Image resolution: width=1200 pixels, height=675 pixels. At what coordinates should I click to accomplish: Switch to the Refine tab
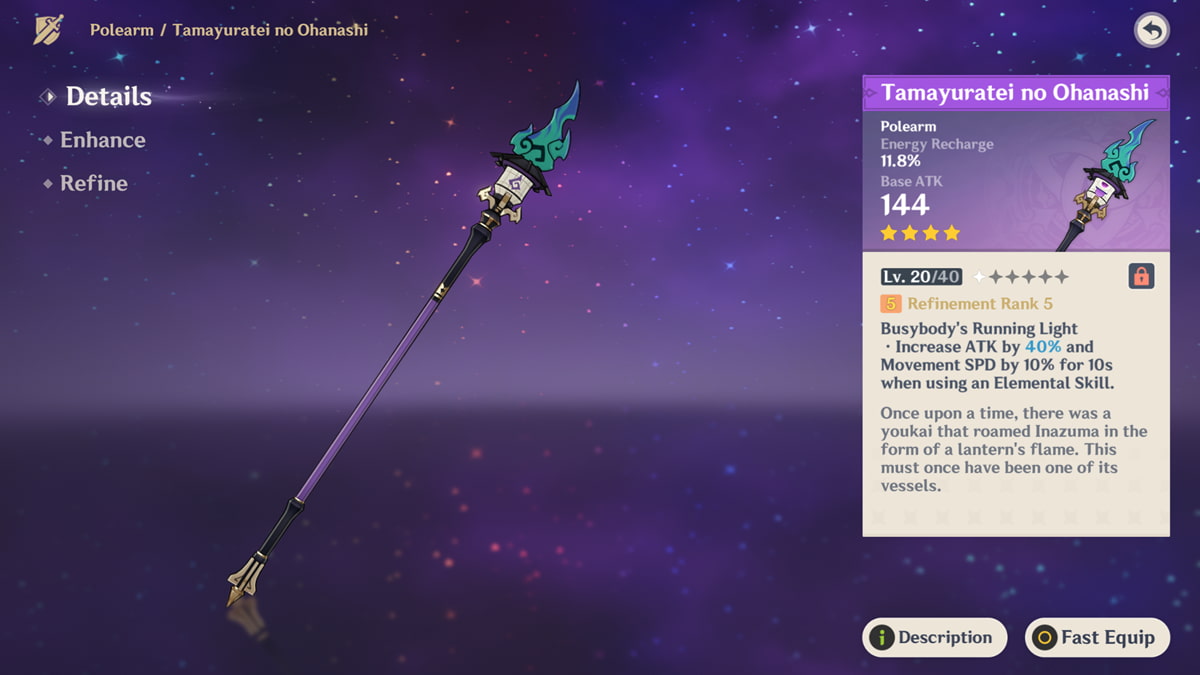pyautogui.click(x=93, y=183)
